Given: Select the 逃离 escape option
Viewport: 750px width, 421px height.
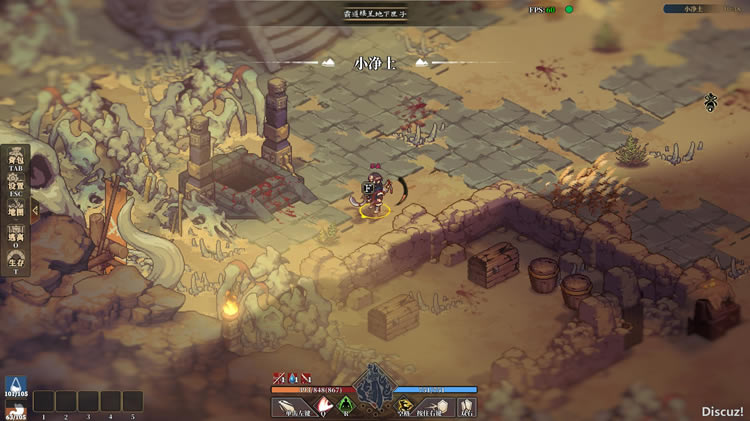Looking at the screenshot, I should (x=16, y=238).
